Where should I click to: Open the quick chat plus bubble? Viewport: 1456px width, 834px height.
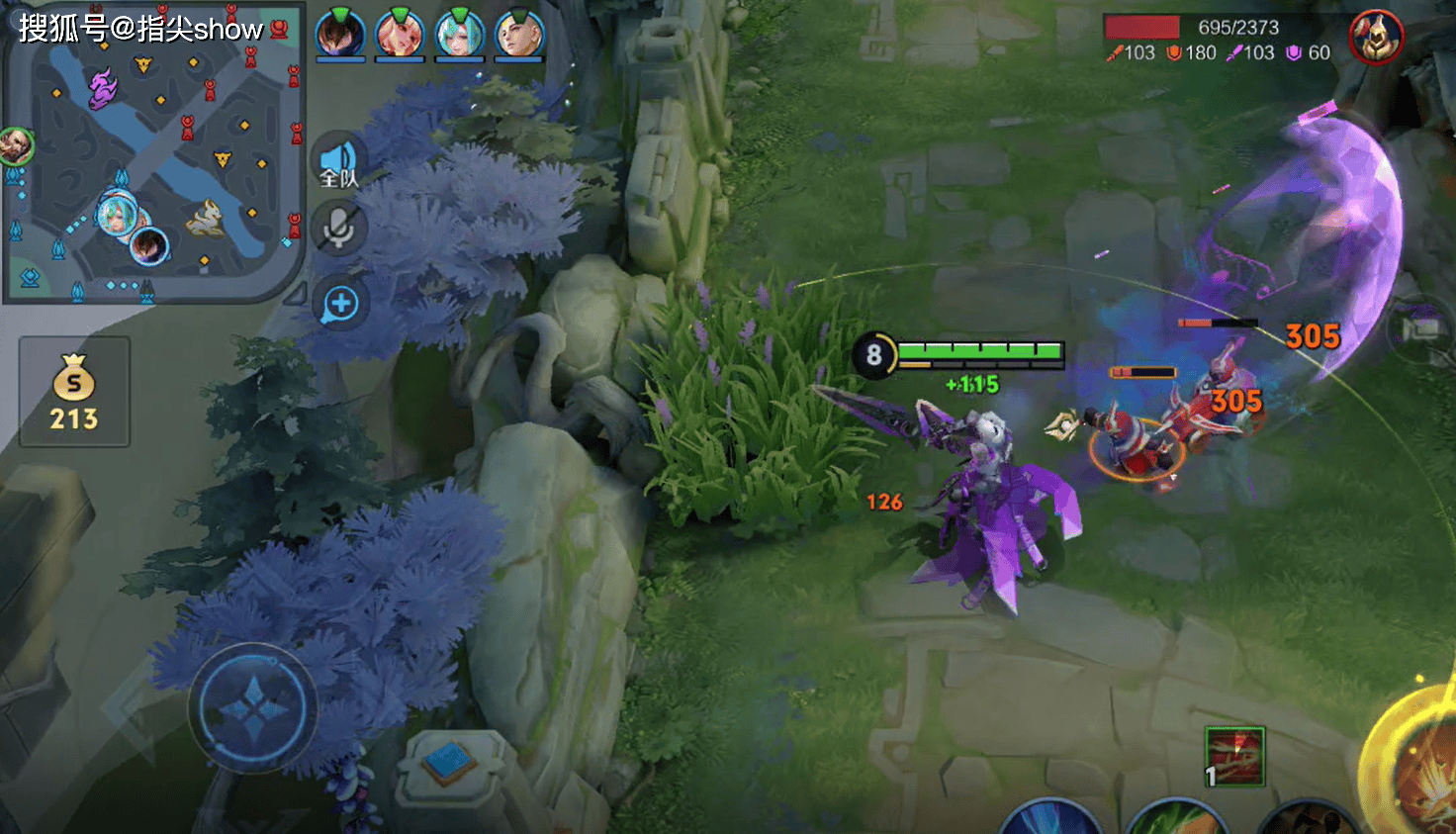point(340,304)
